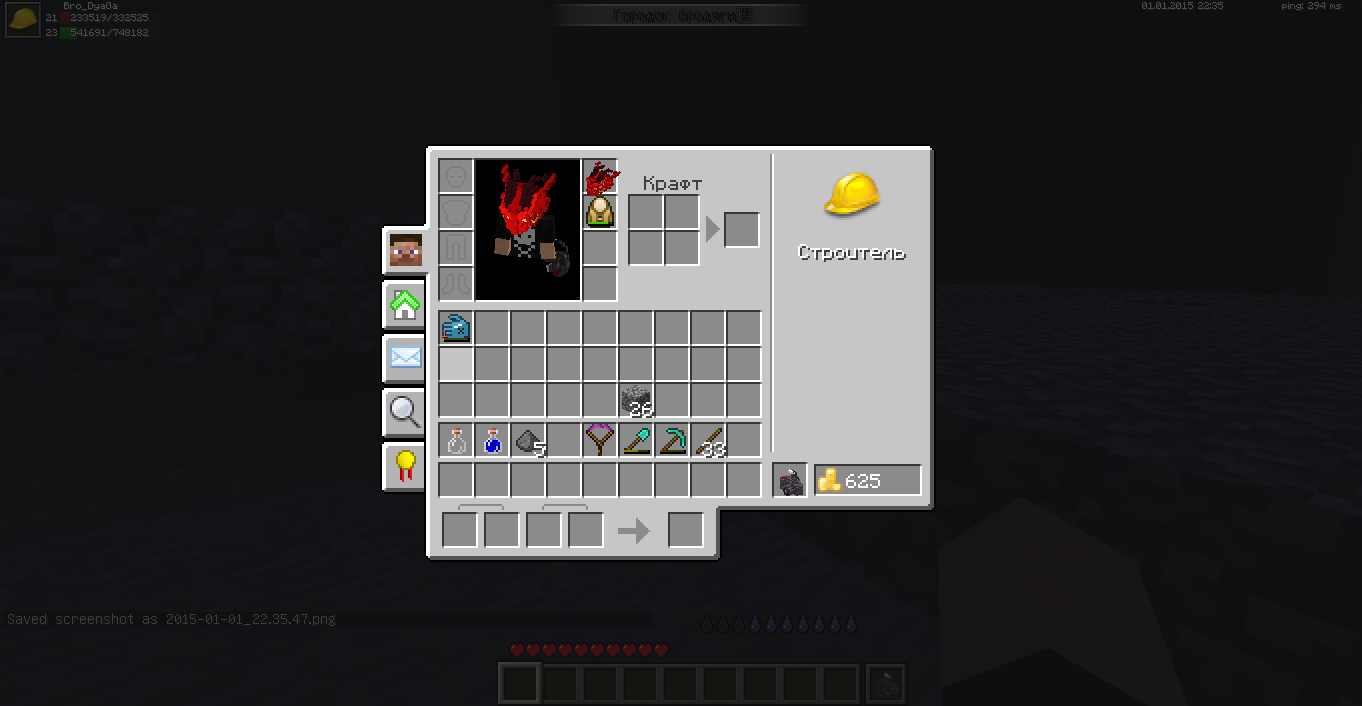Click the yellow Строитель helmet icon
The image size is (1362, 706).
tap(852, 194)
